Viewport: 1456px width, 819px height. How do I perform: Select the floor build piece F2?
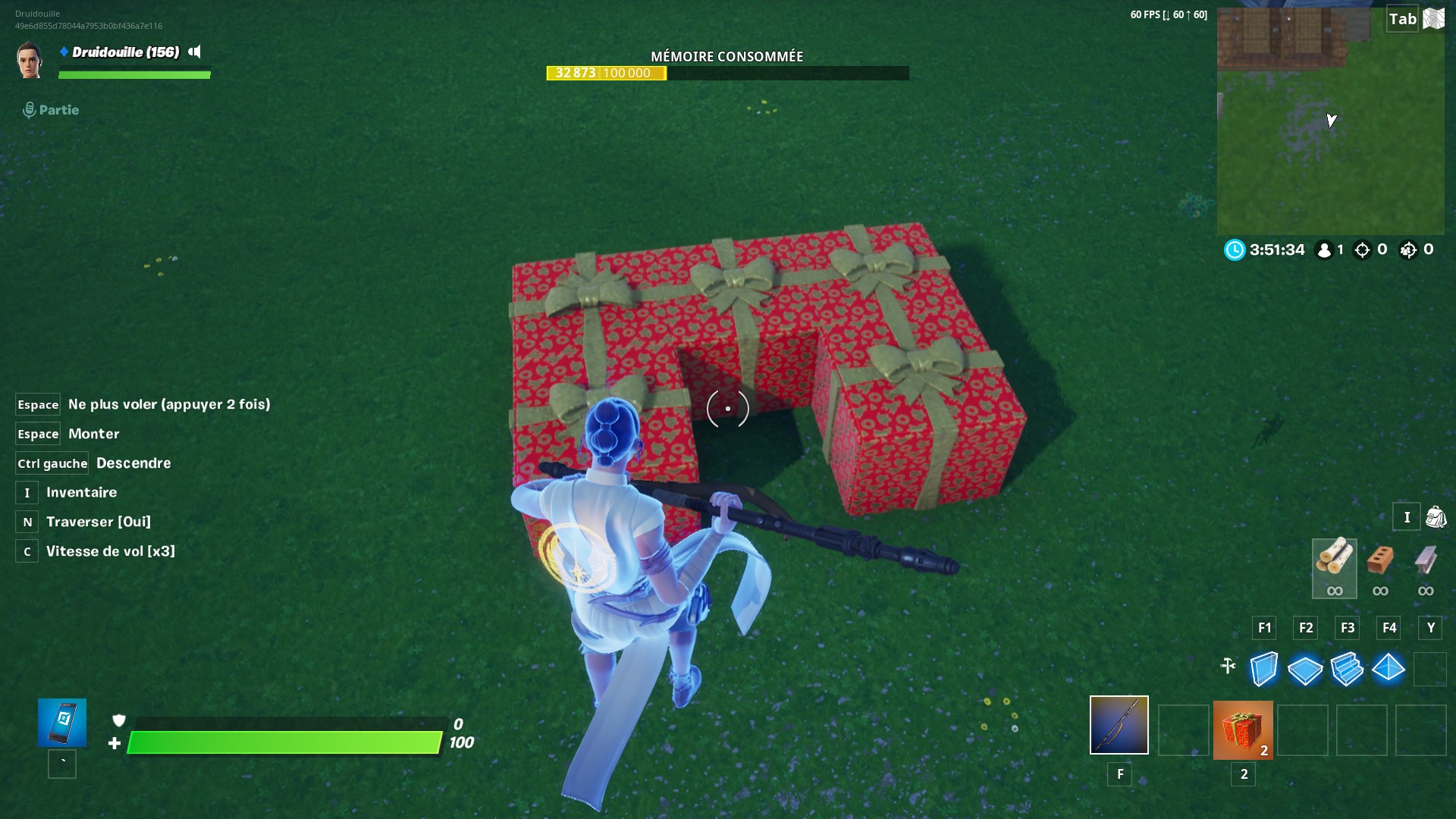click(x=1306, y=670)
